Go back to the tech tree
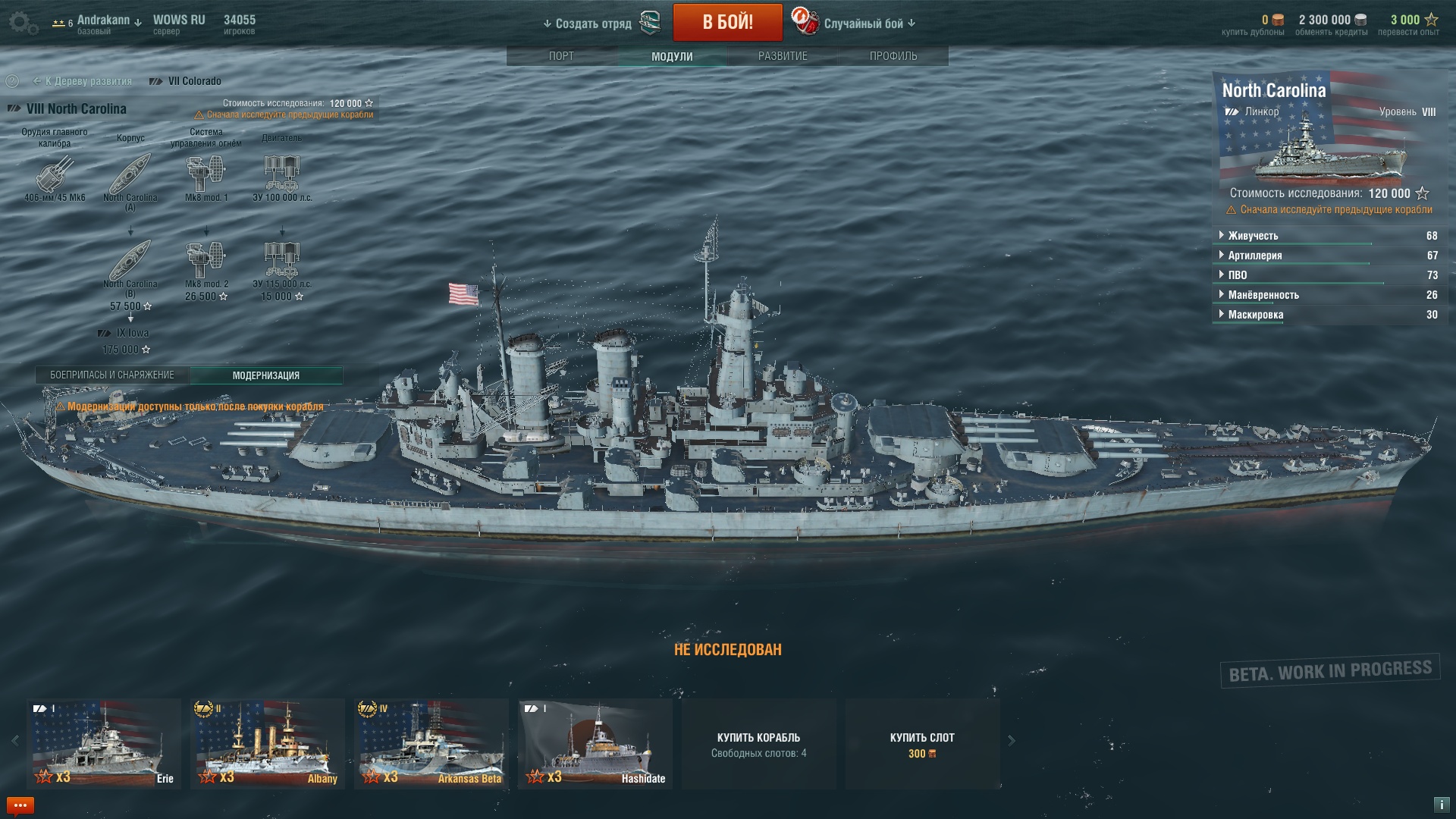This screenshot has width=1456, height=819. tap(83, 81)
